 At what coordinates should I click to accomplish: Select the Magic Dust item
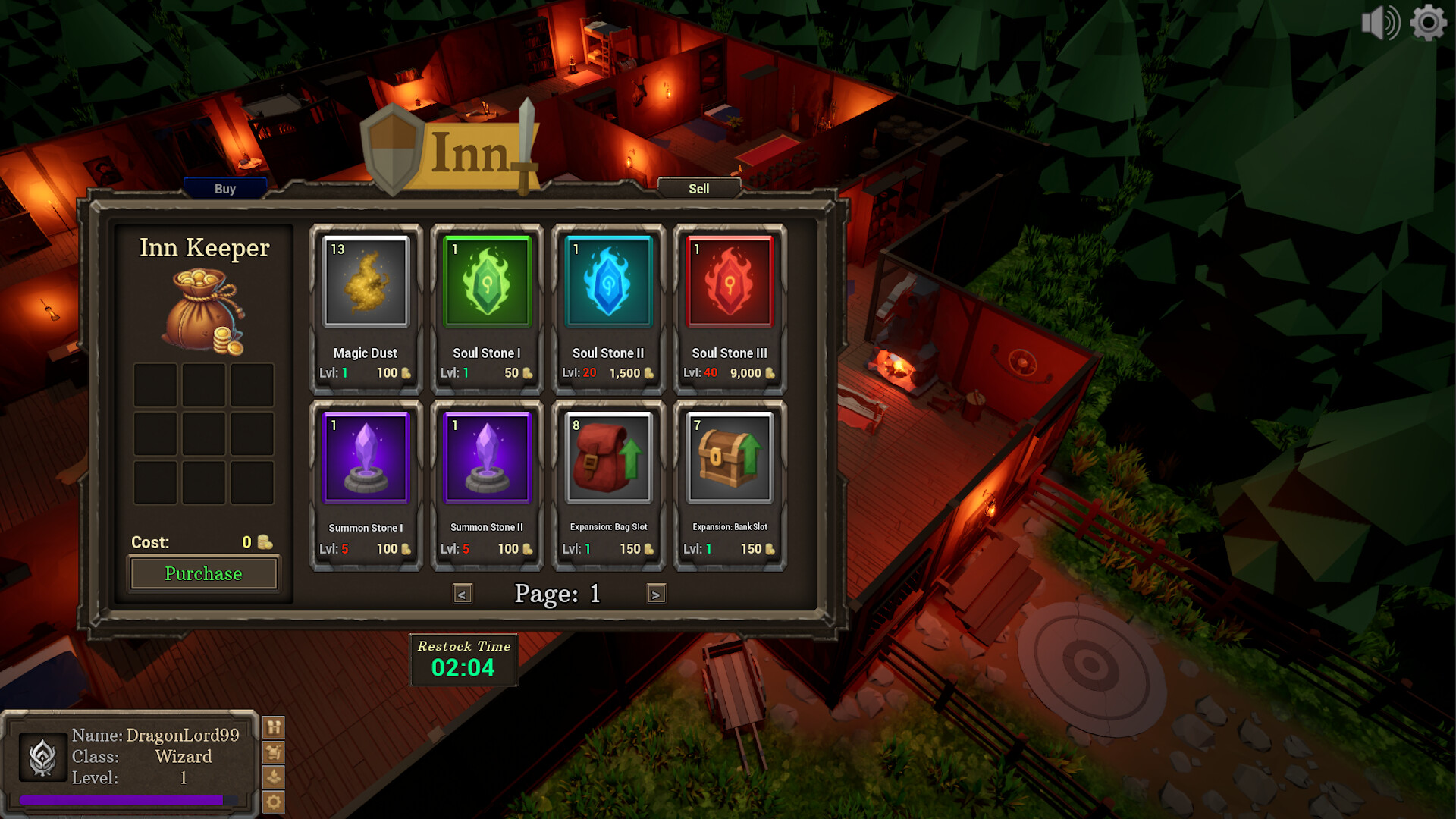(x=366, y=282)
